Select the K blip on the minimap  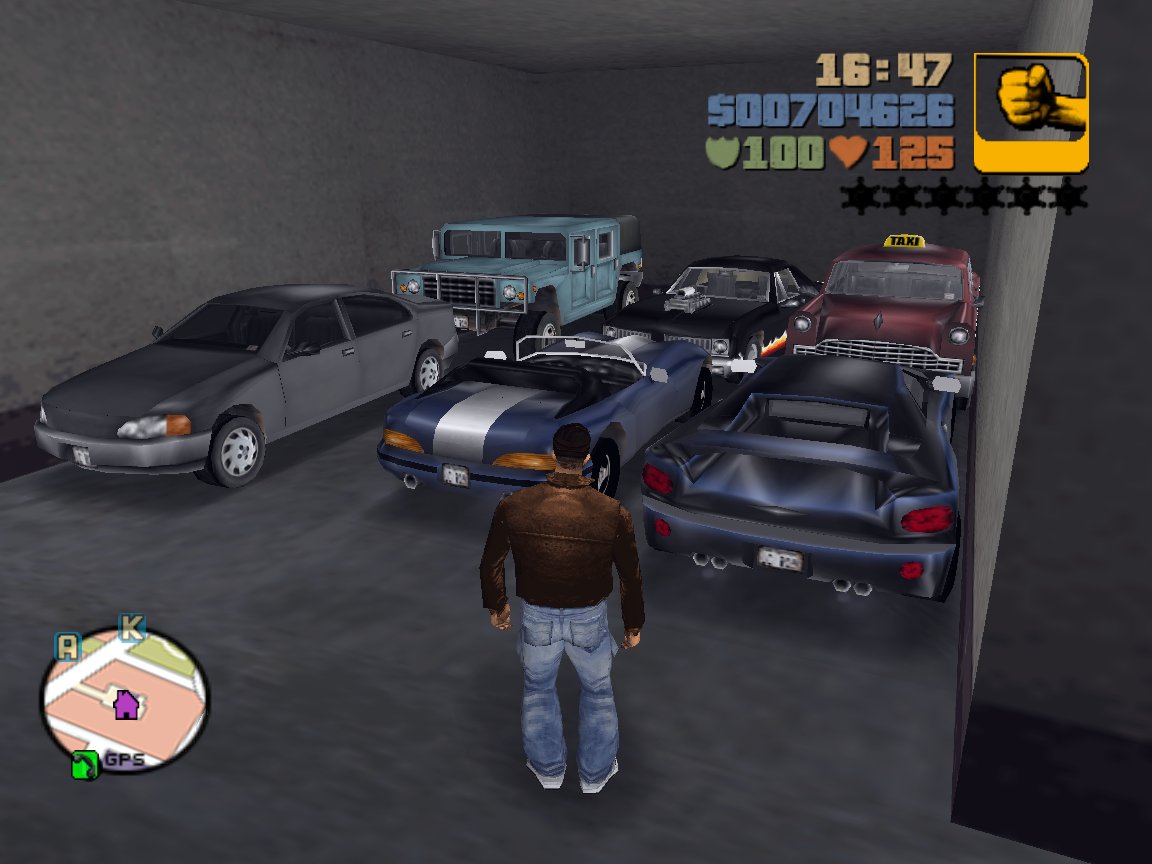pyautogui.click(x=131, y=628)
